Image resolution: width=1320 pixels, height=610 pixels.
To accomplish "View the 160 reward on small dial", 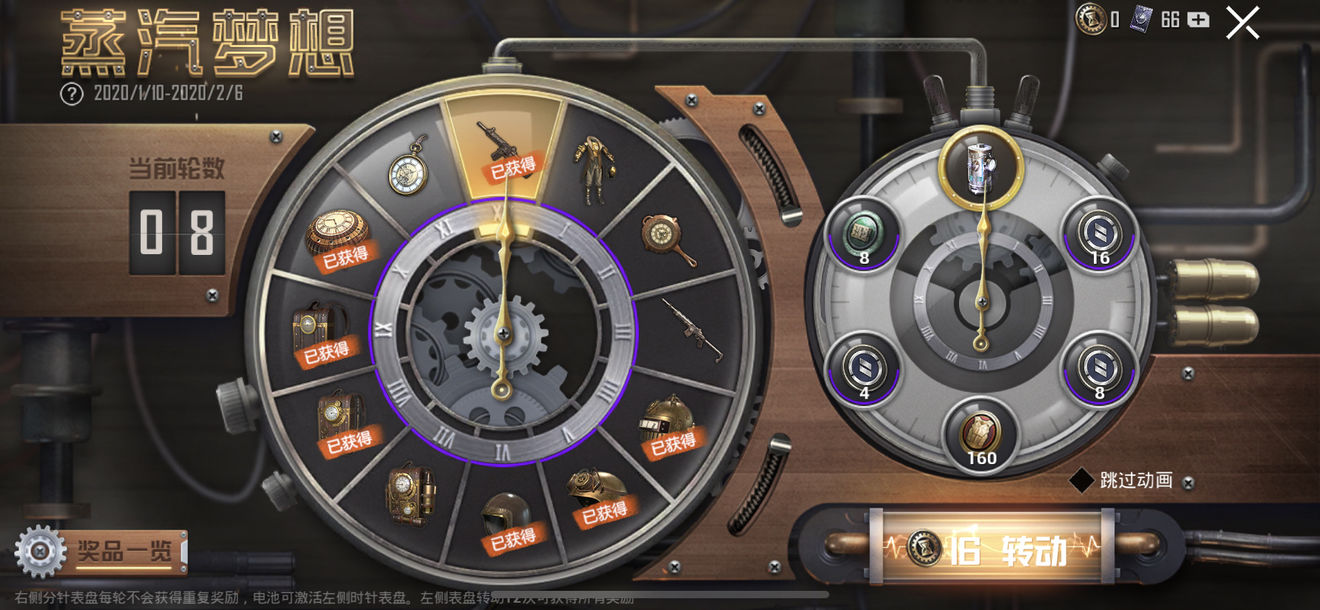I will [x=981, y=434].
